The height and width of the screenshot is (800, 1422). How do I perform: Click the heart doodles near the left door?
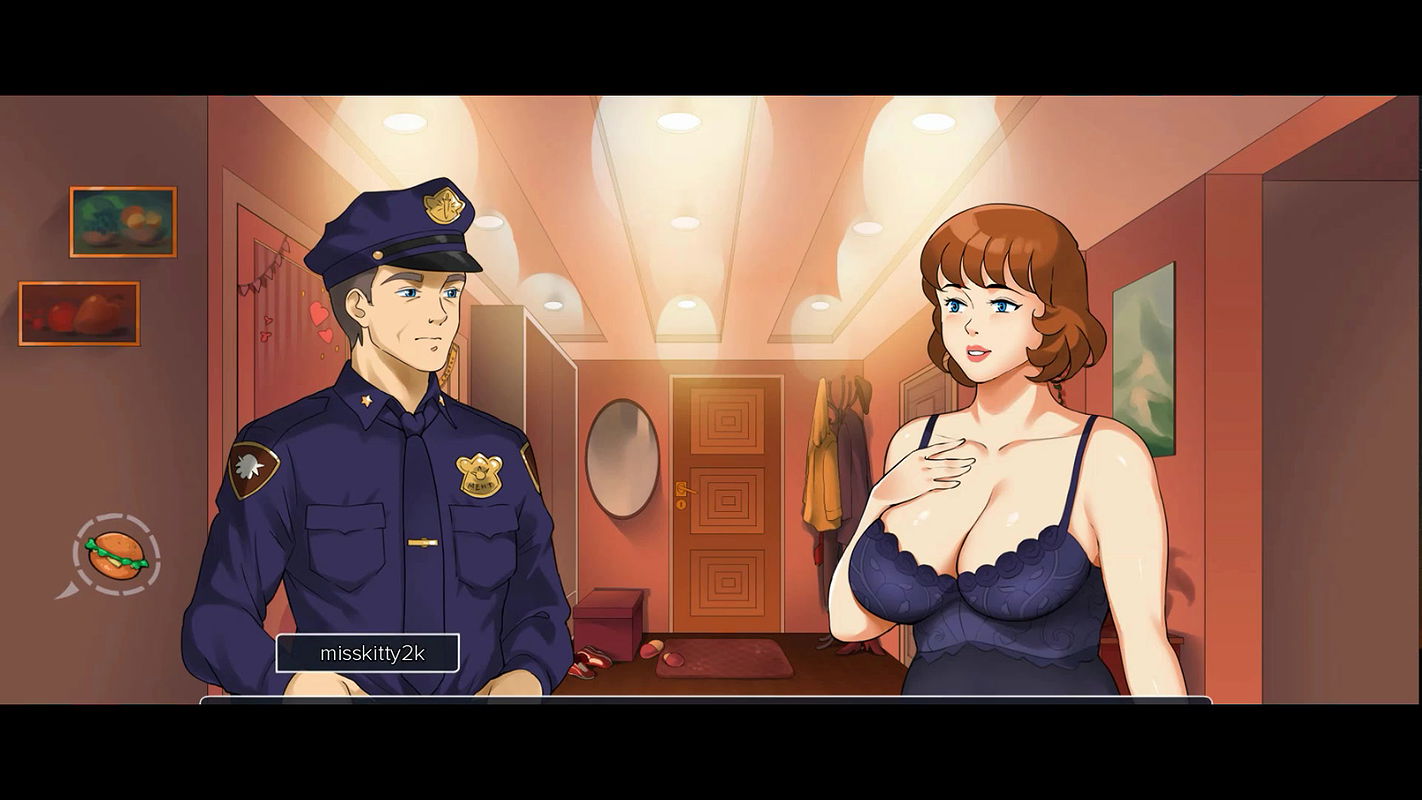pyautogui.click(x=322, y=320)
